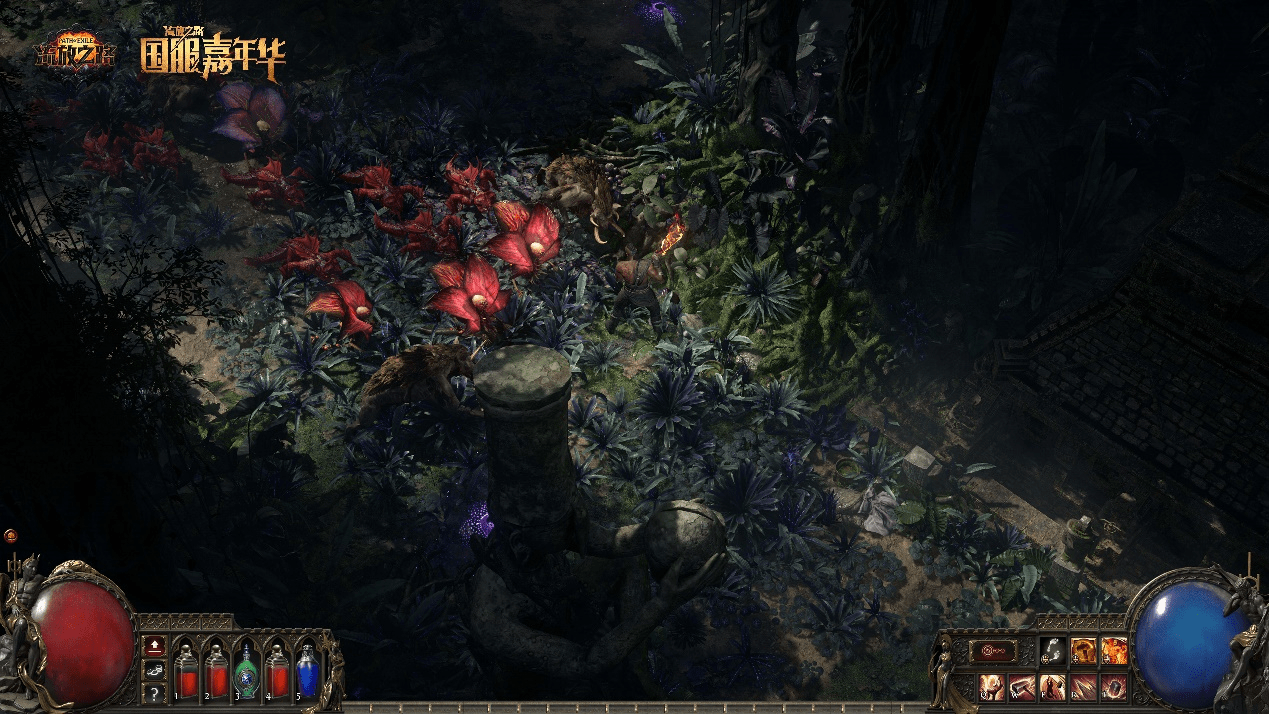Trigger the F leaping attack skill
Viewport: 1269px width, 714px height.
pos(1052,687)
